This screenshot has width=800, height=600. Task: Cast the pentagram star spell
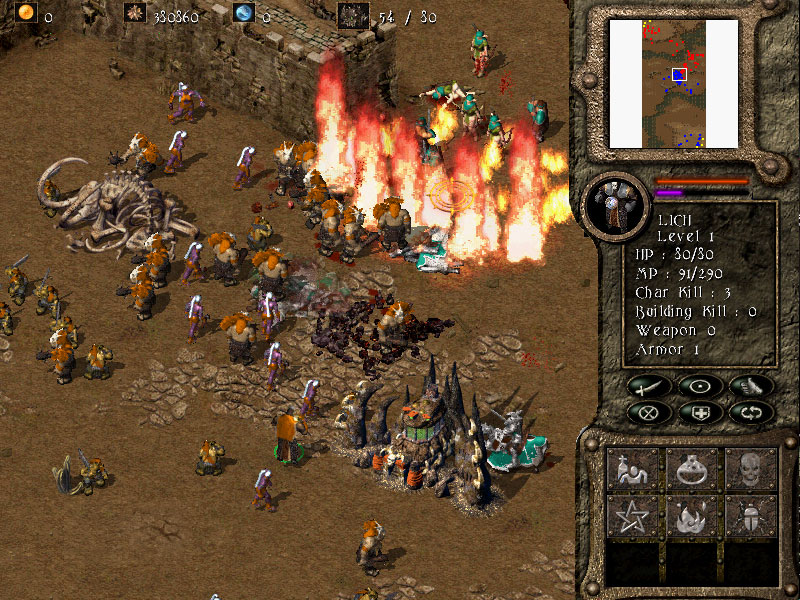tap(633, 517)
